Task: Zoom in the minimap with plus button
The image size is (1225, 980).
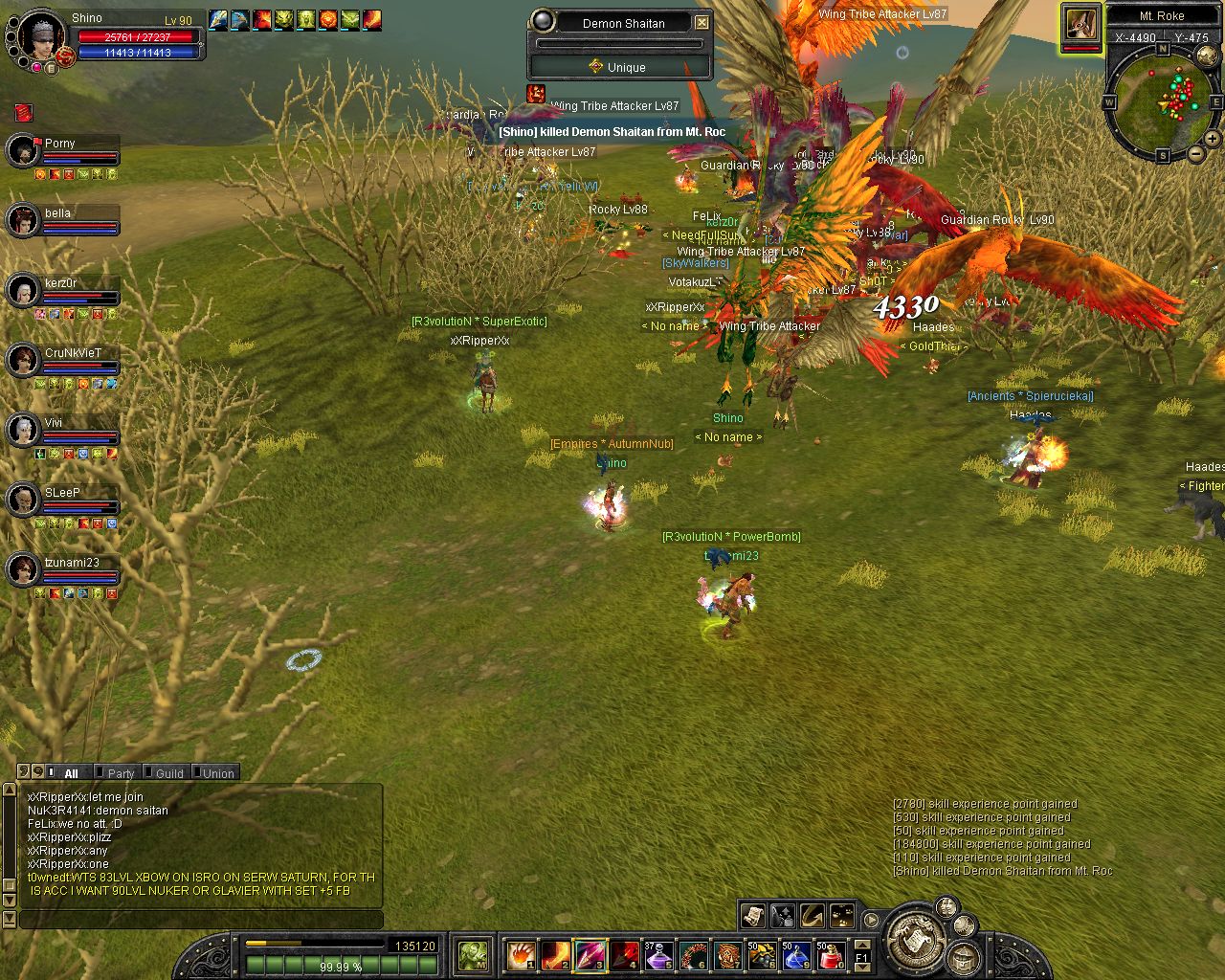Action: (1212, 139)
